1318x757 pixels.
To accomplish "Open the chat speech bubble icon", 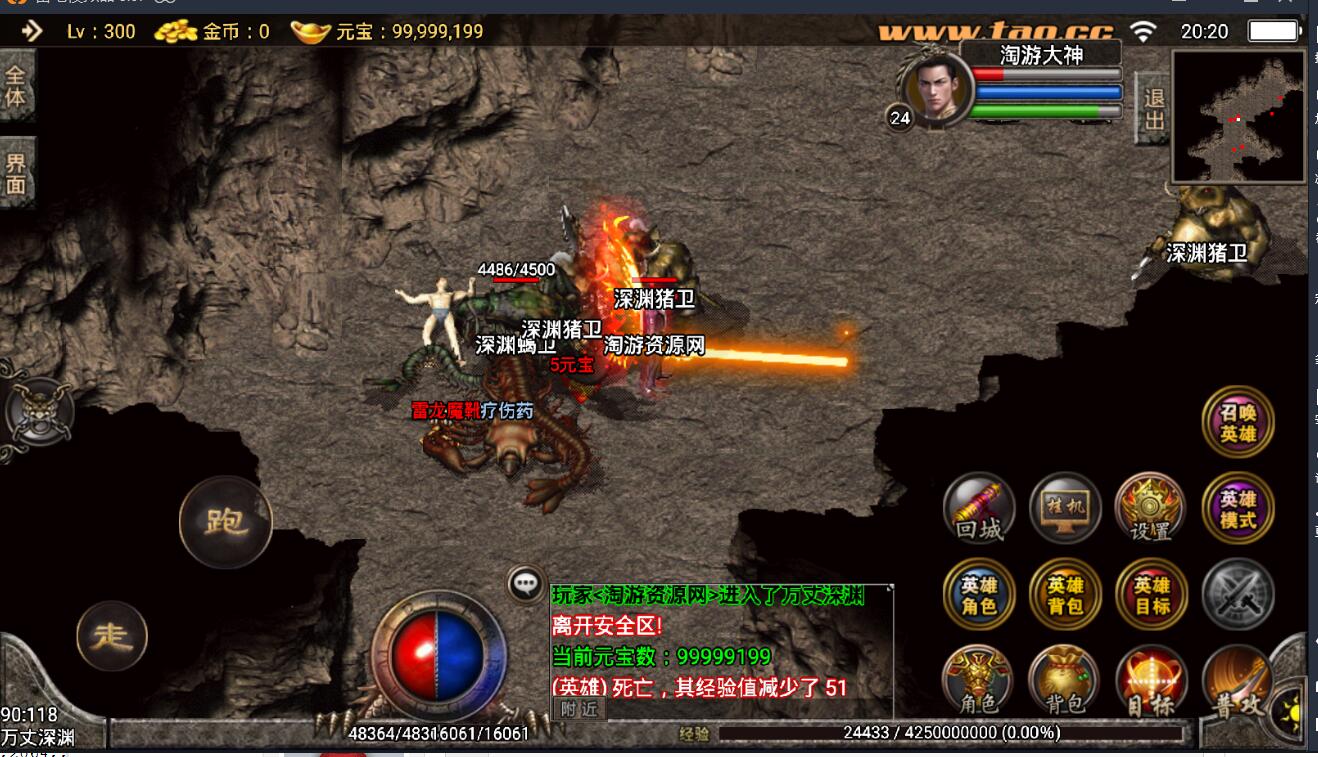I will tap(526, 584).
